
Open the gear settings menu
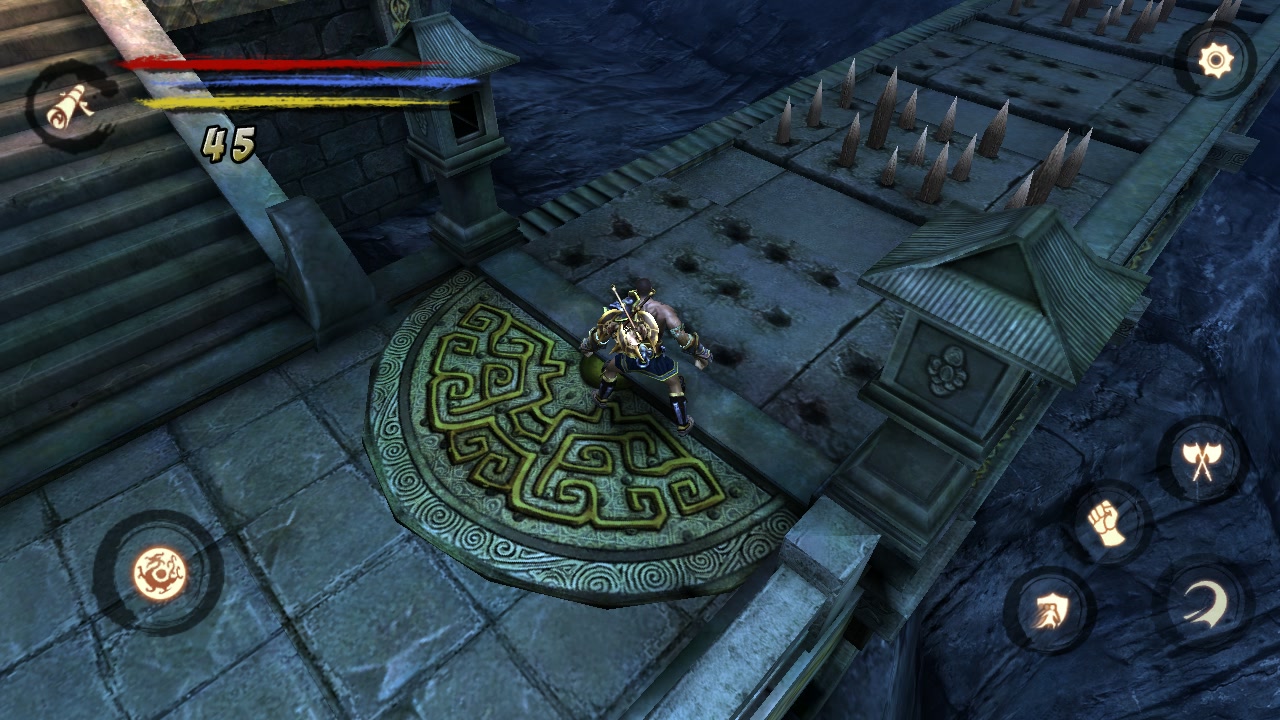click(1215, 62)
